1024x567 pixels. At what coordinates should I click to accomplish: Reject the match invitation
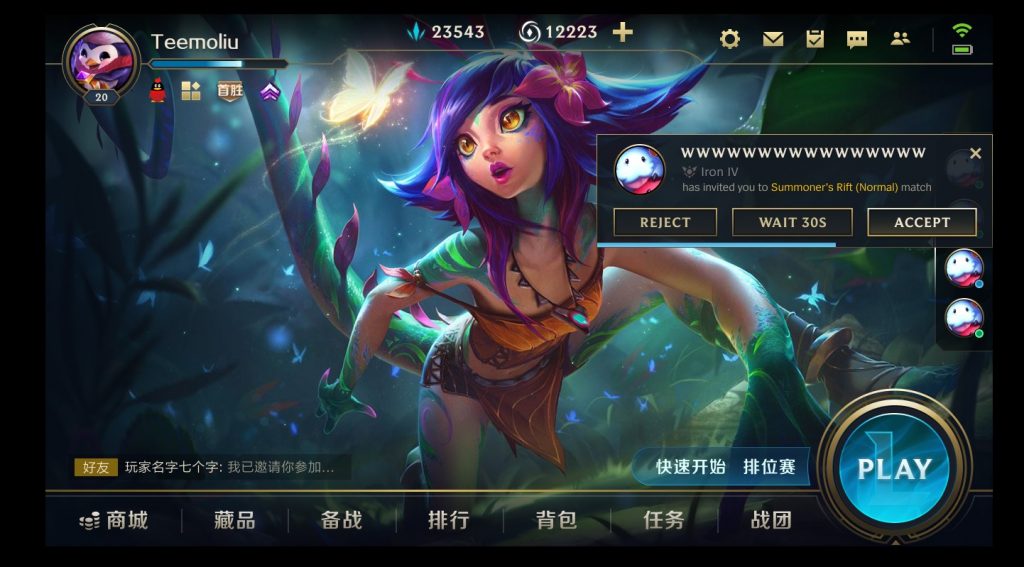click(x=665, y=222)
